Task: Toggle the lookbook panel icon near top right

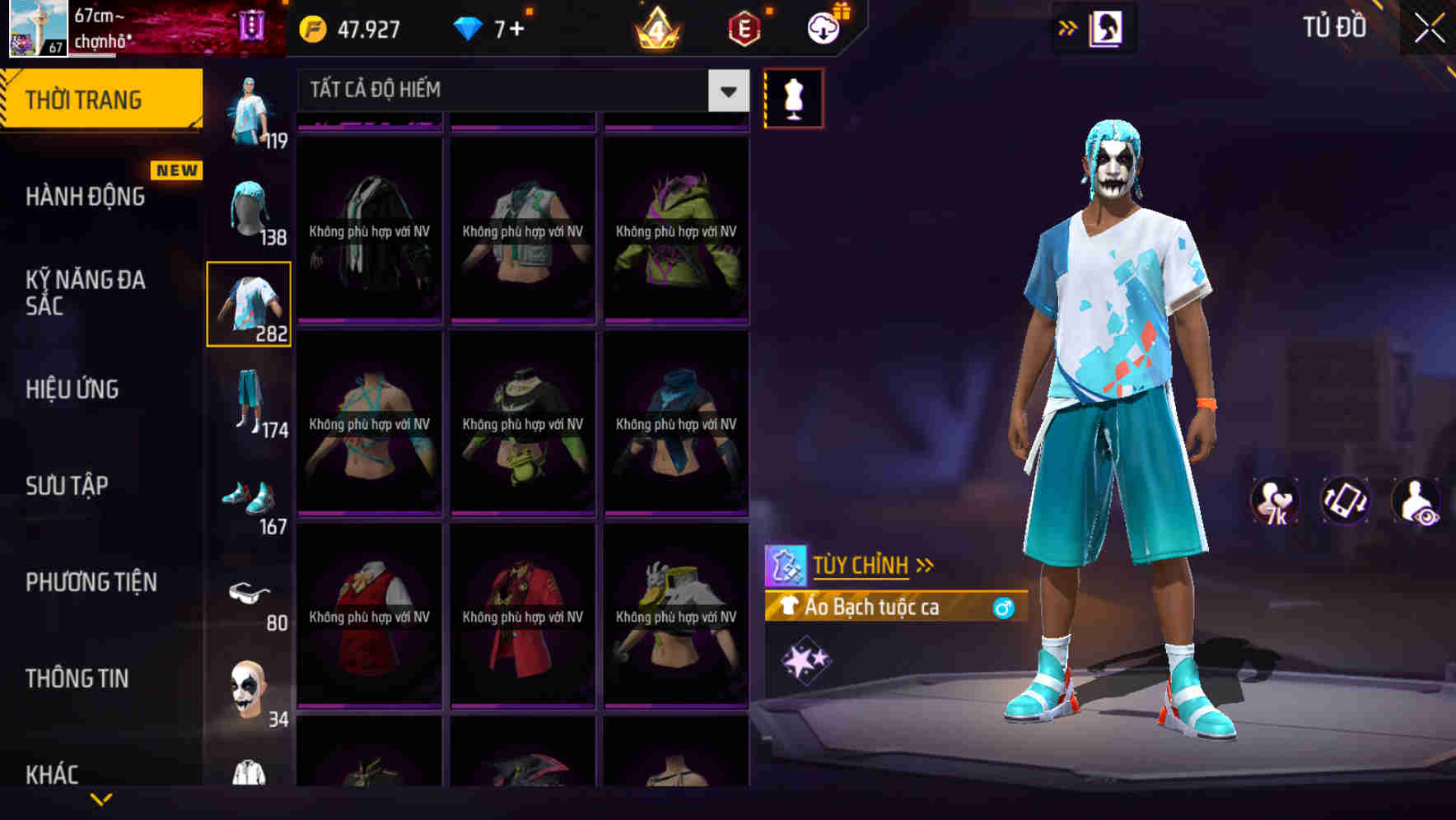Action: [1108, 27]
